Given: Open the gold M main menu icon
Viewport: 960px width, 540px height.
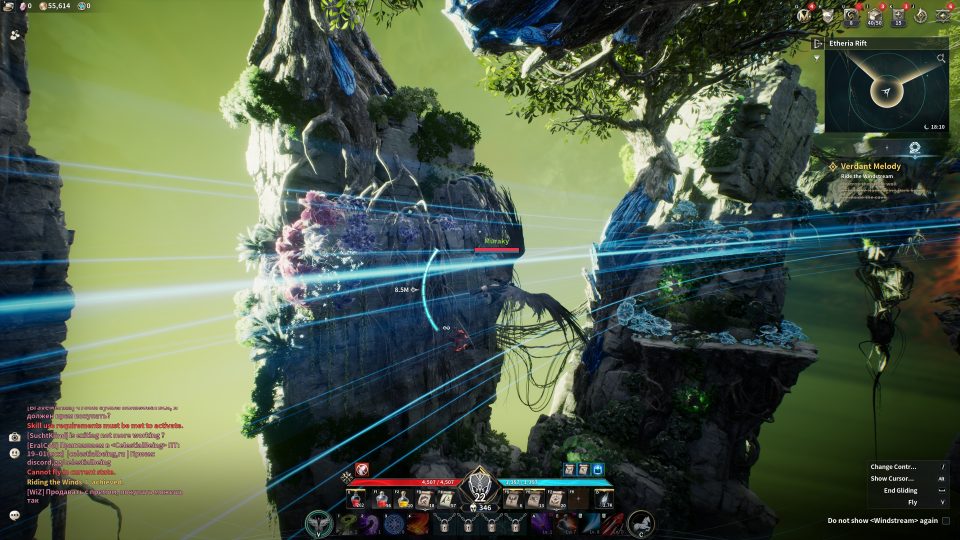Looking at the screenshot, I should [805, 15].
